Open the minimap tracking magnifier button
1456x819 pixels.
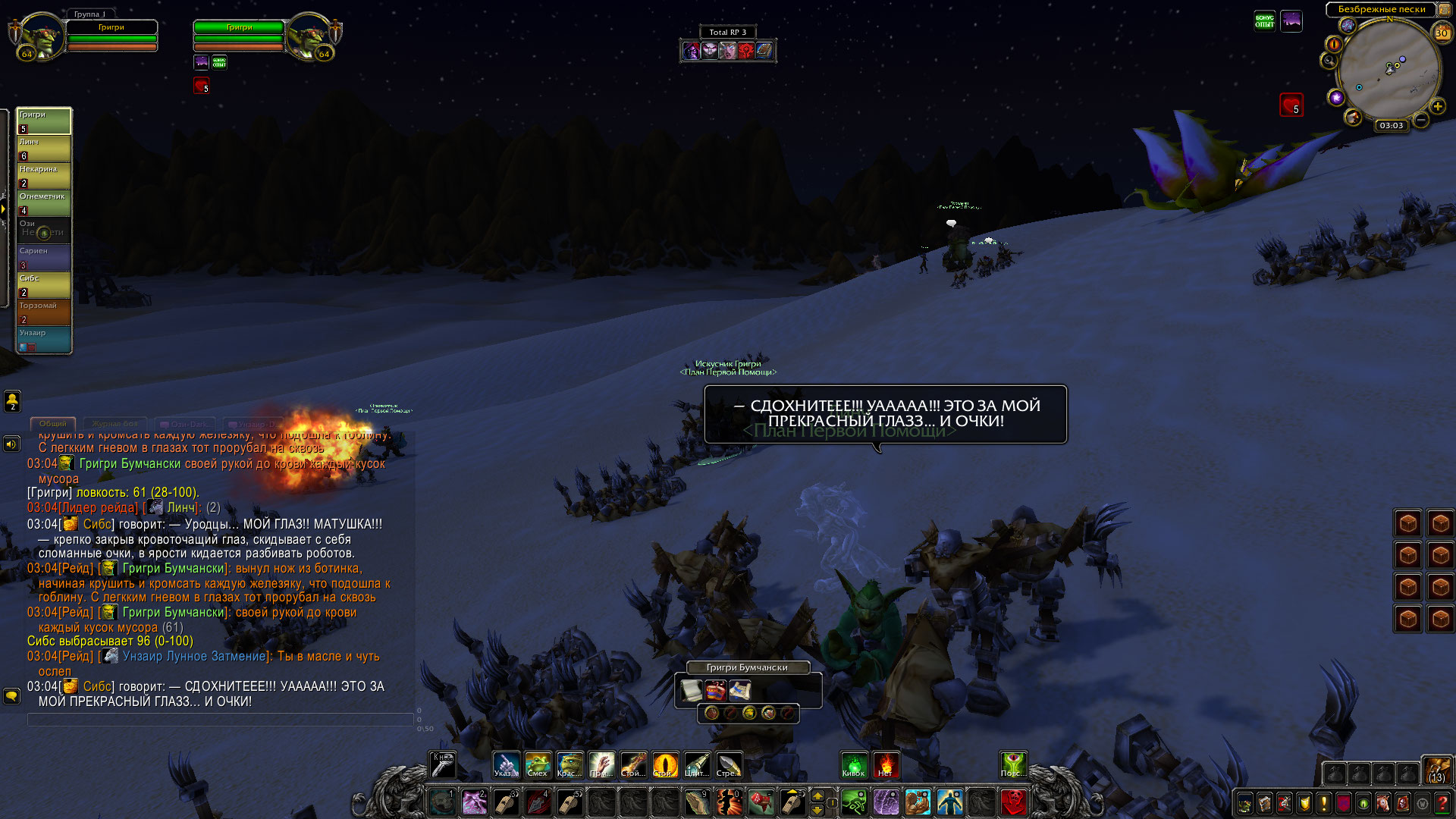point(1329,61)
